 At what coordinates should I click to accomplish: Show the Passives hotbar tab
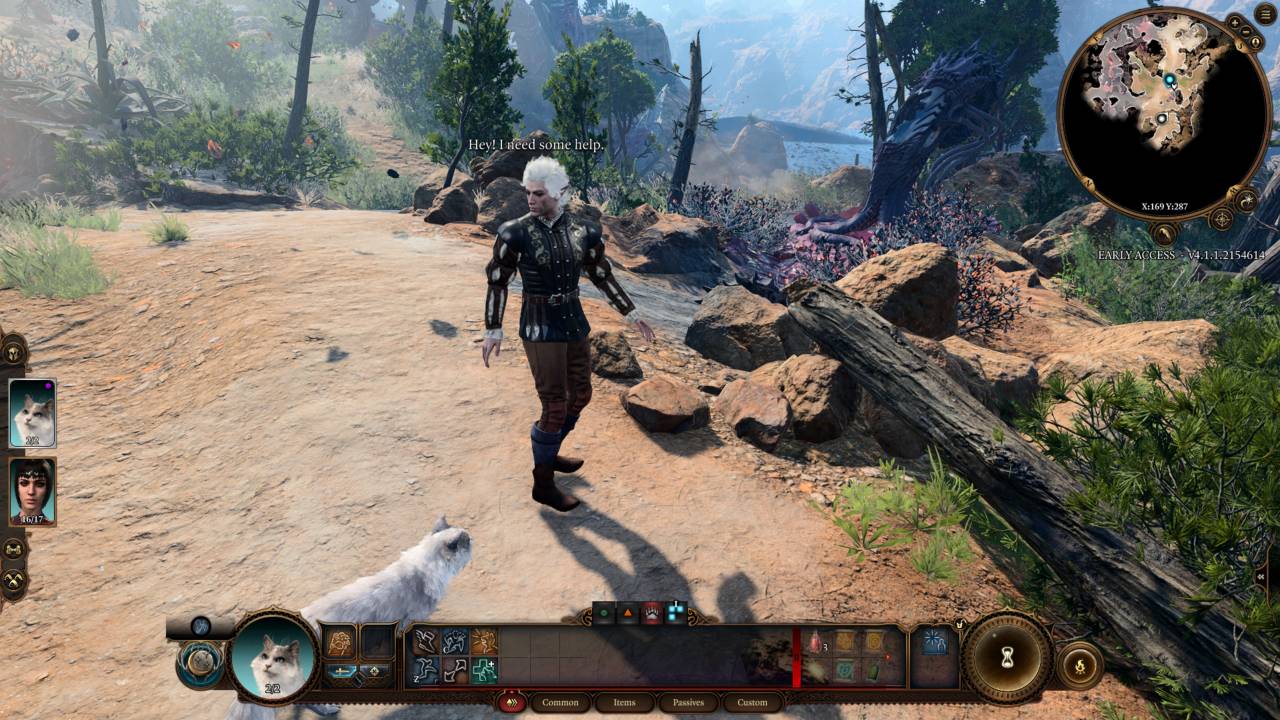(x=688, y=703)
